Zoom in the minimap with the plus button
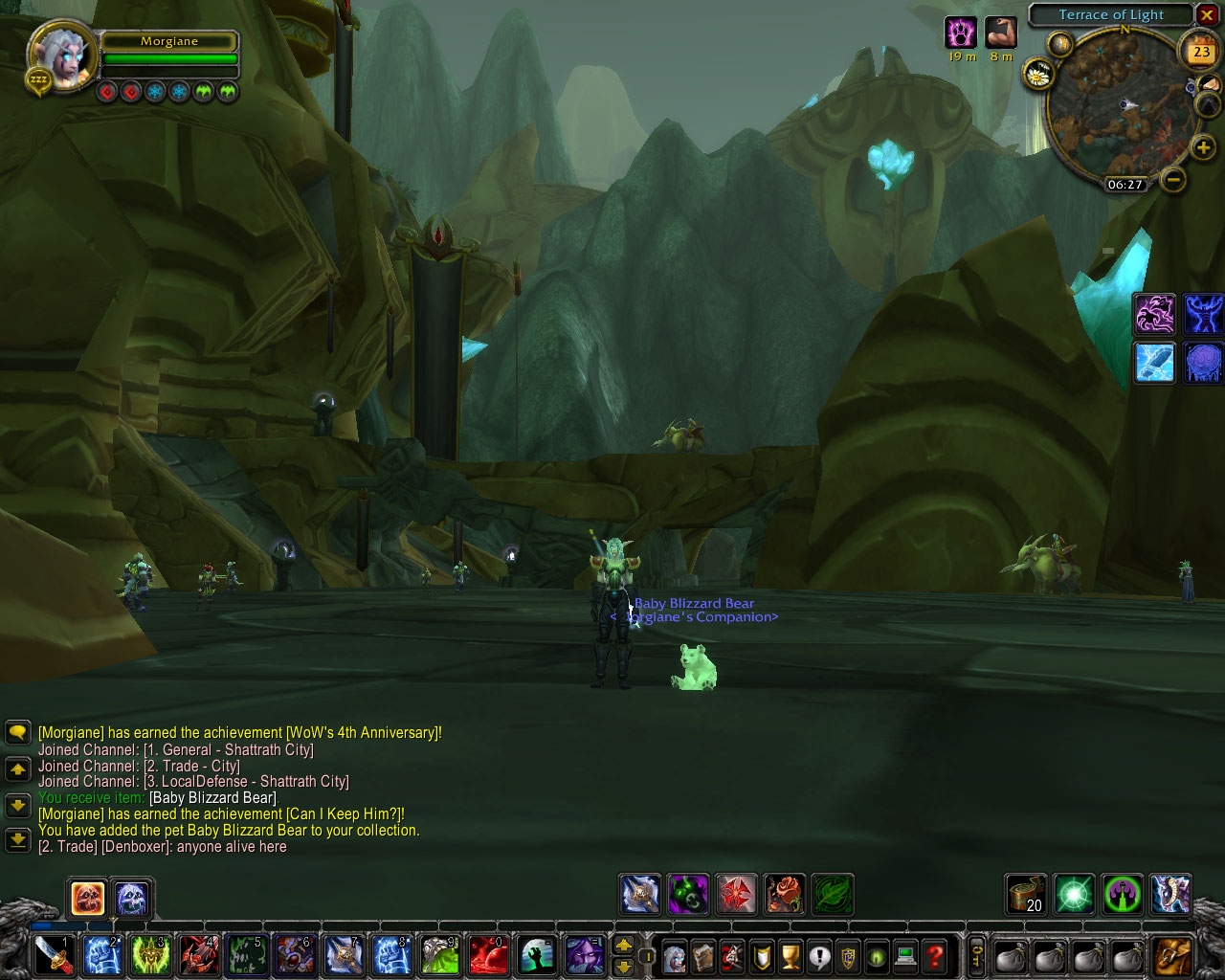This screenshot has height=980, width=1225. tap(1203, 147)
